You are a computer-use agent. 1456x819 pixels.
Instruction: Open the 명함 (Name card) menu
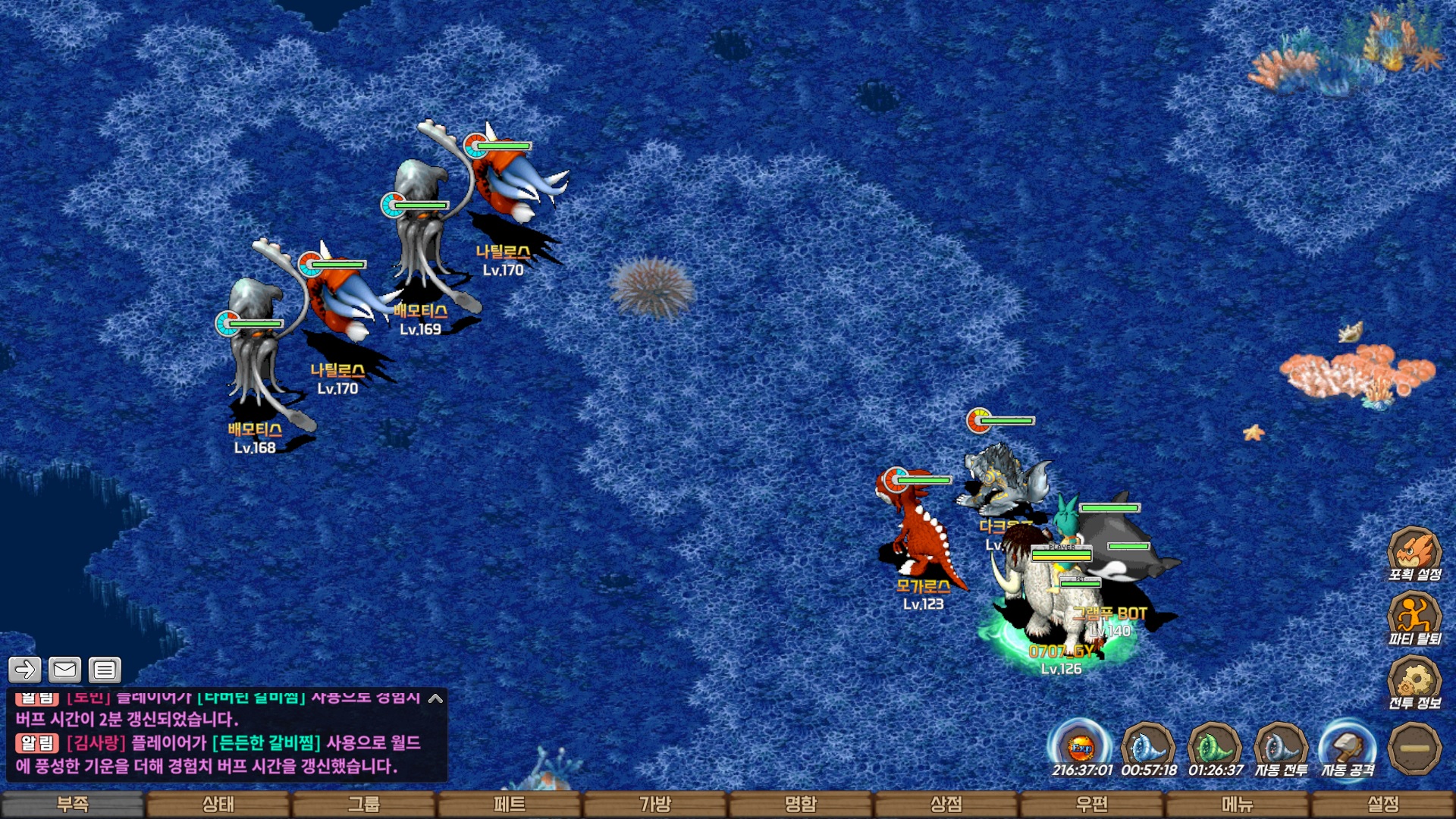pyautogui.click(x=801, y=804)
